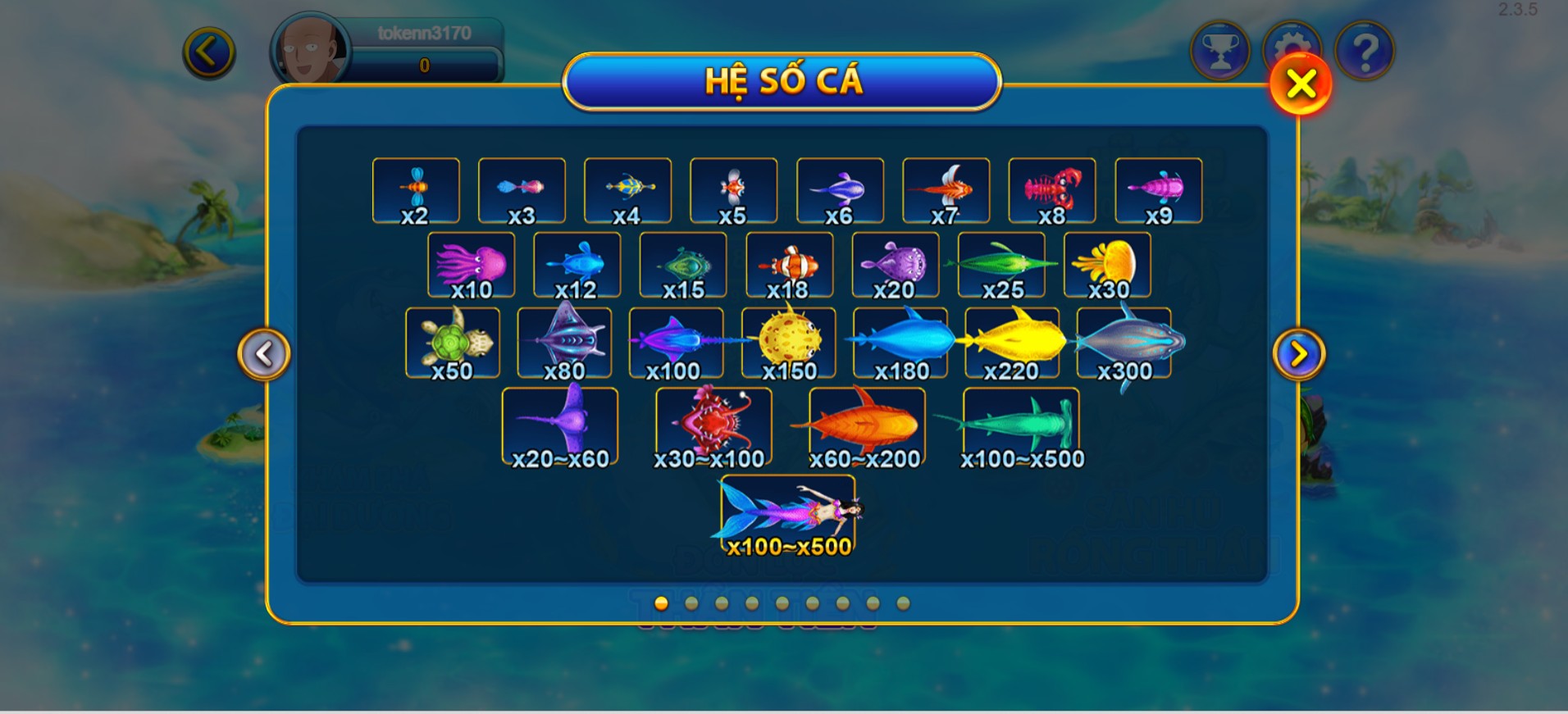Select the red lobster x8 tile
Screen dimensions: 1568x714
[x=1052, y=191]
